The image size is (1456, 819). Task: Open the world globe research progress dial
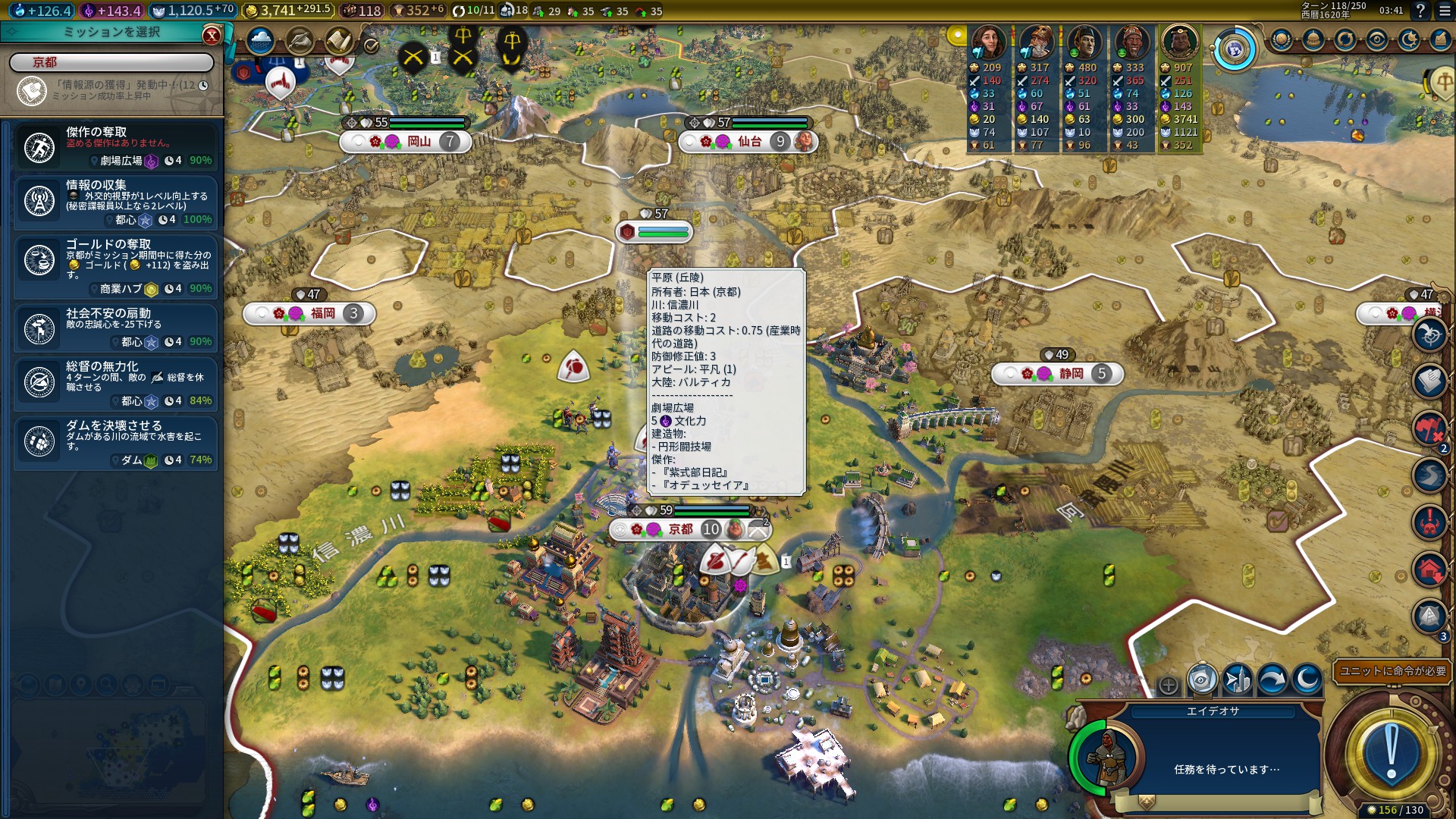click(1234, 50)
